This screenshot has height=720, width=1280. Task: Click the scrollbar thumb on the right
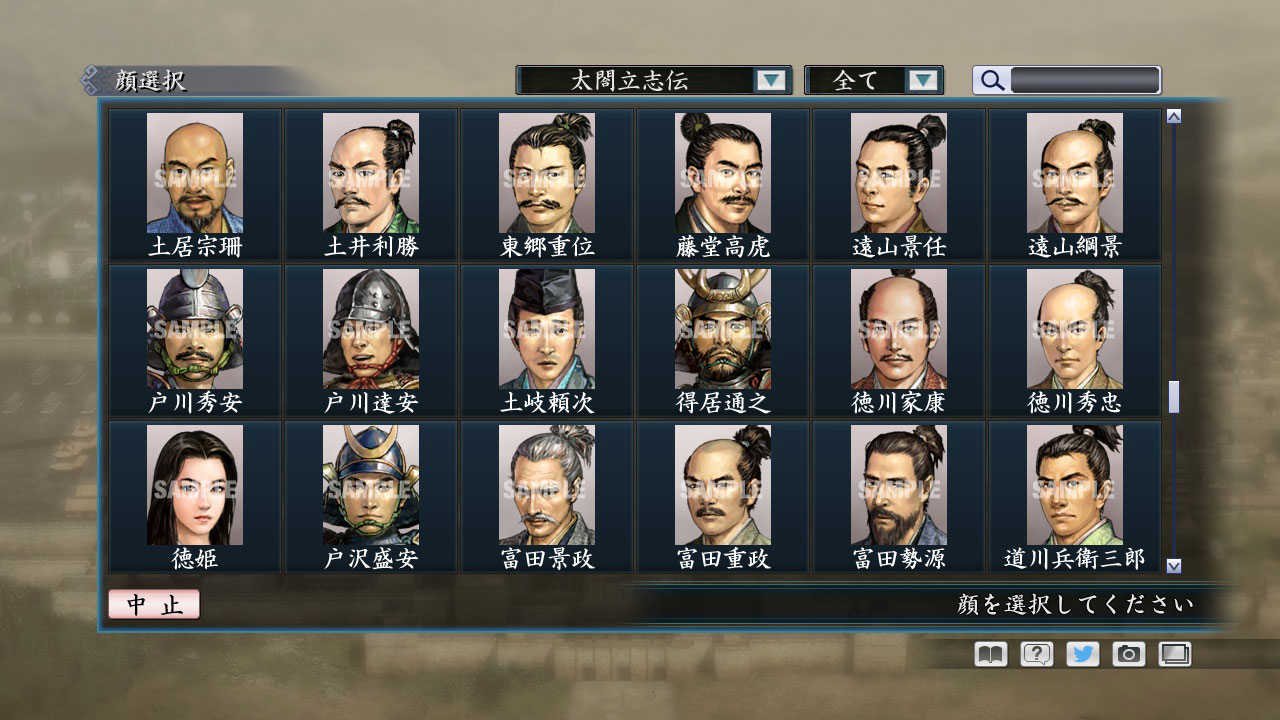coord(1173,395)
